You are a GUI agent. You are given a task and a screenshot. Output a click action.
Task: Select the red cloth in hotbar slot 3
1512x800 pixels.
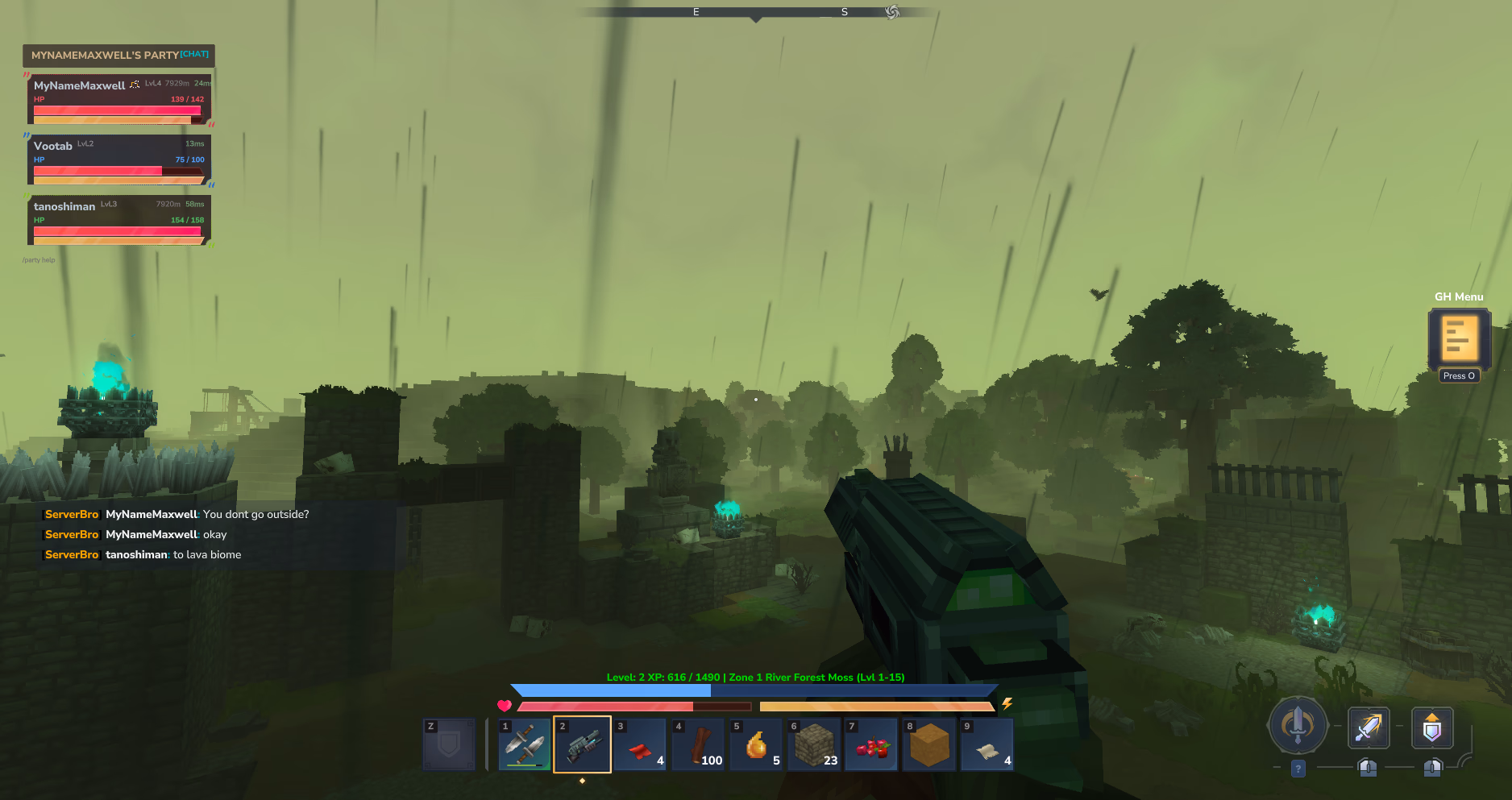(640, 743)
